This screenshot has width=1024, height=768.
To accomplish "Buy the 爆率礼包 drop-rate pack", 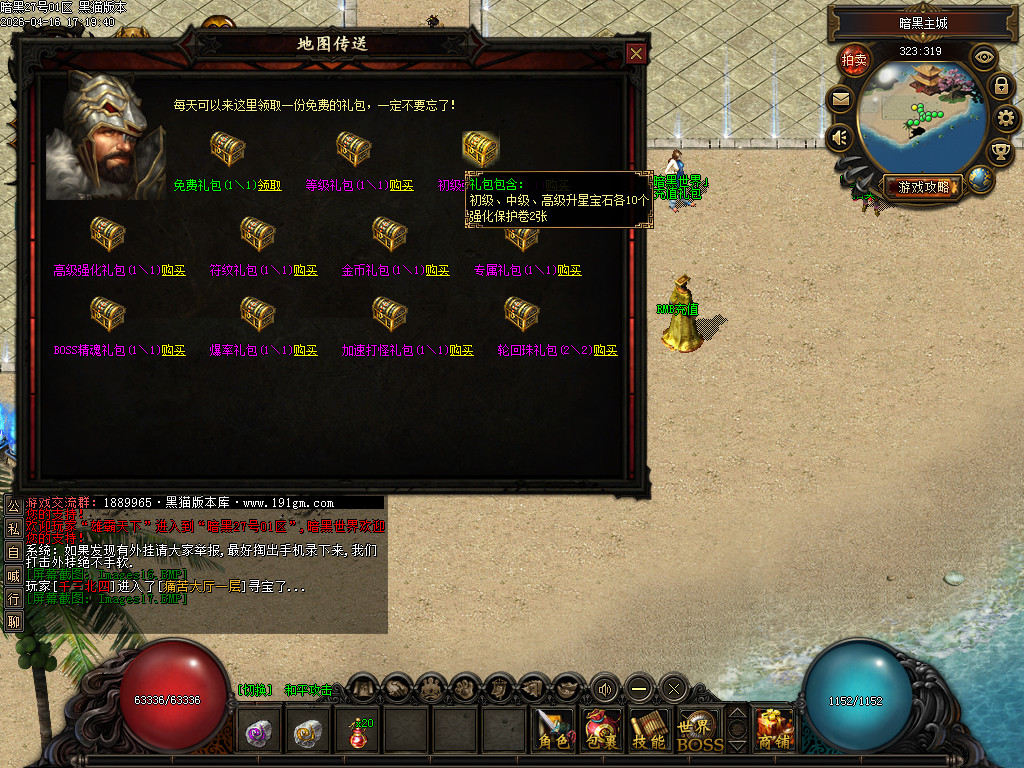I will pyautogui.click(x=305, y=350).
